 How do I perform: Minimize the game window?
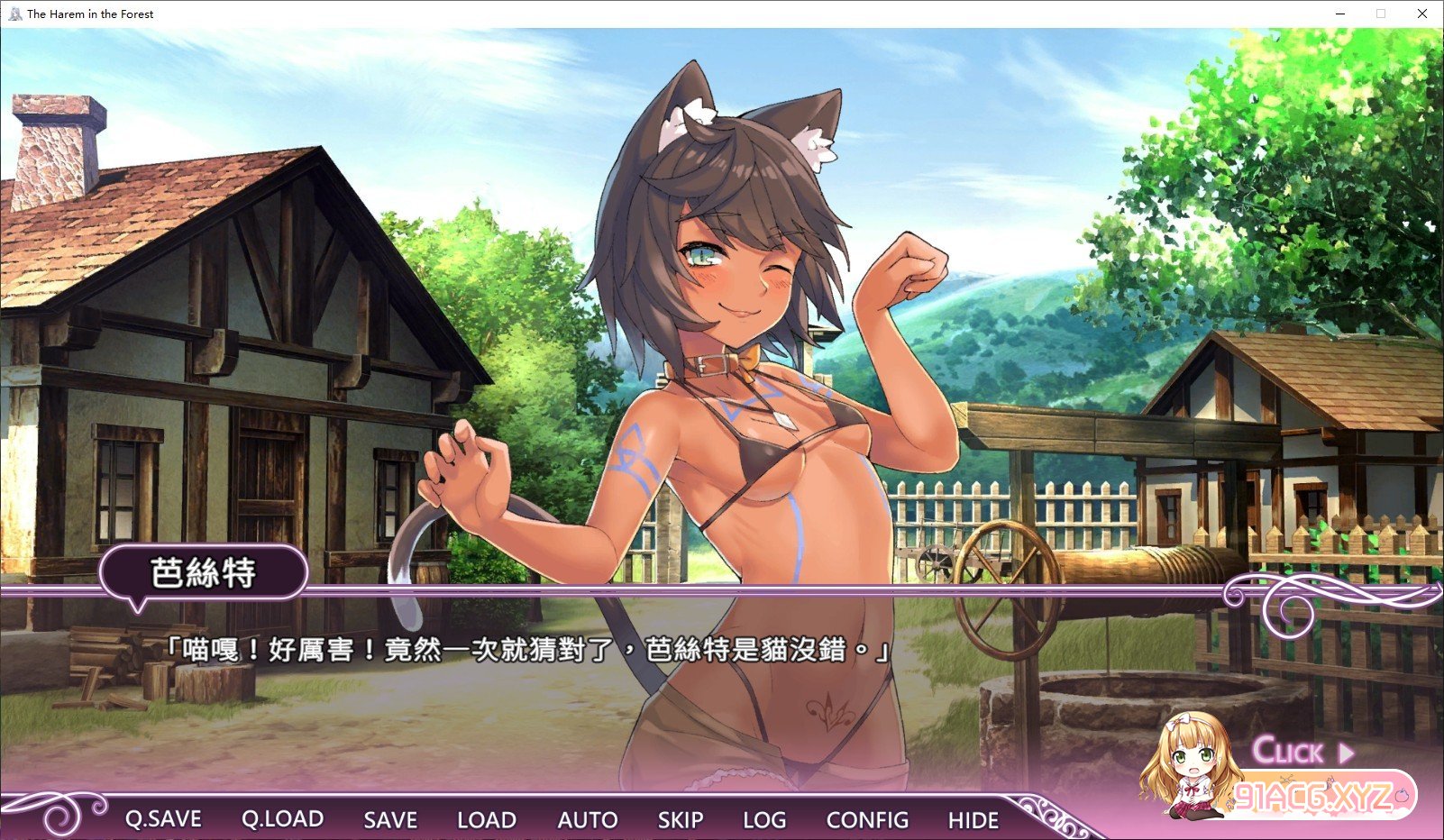click(x=1340, y=14)
